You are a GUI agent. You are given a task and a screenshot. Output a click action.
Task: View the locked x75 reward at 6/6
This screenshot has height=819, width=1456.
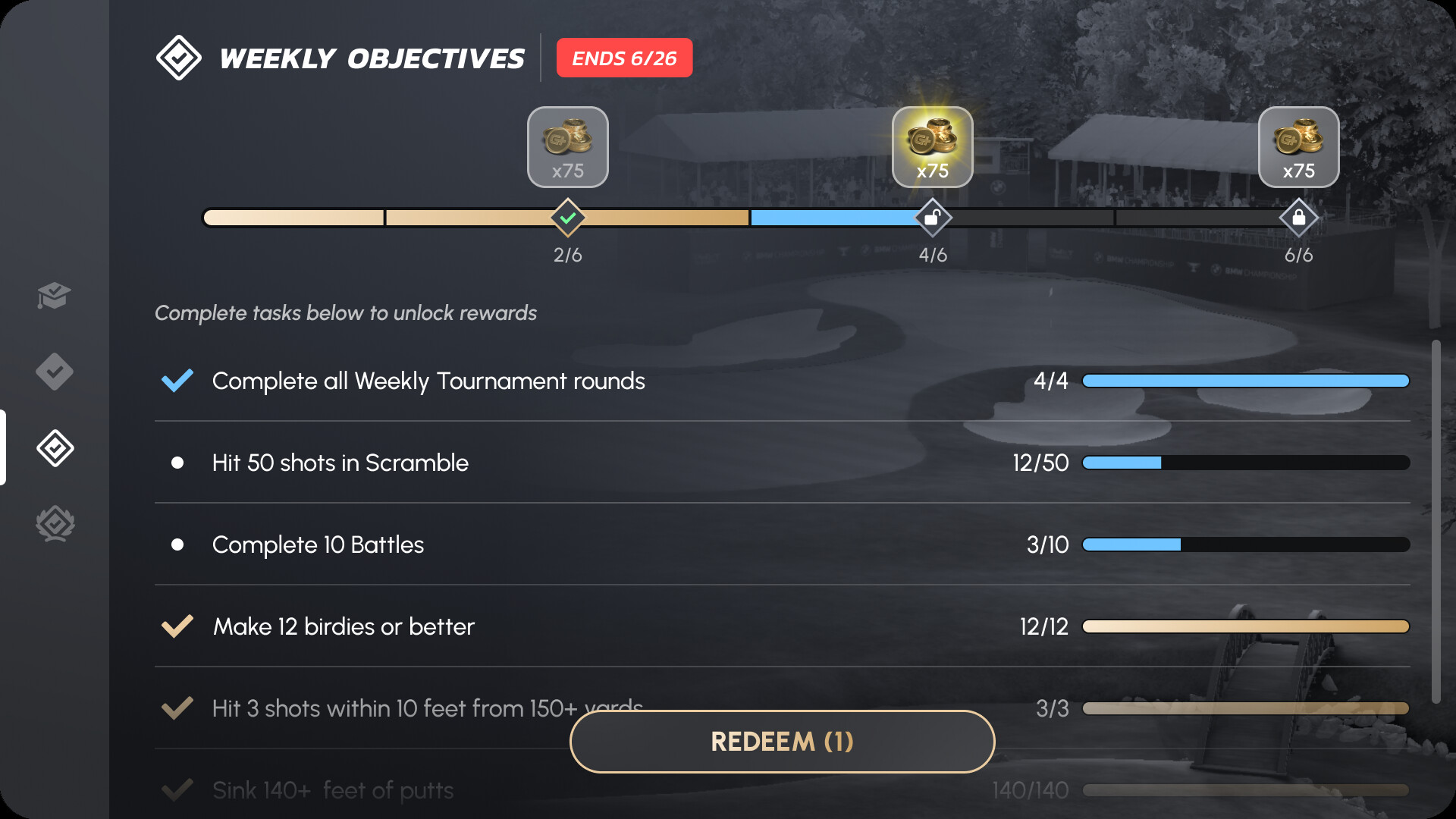pos(1298,146)
